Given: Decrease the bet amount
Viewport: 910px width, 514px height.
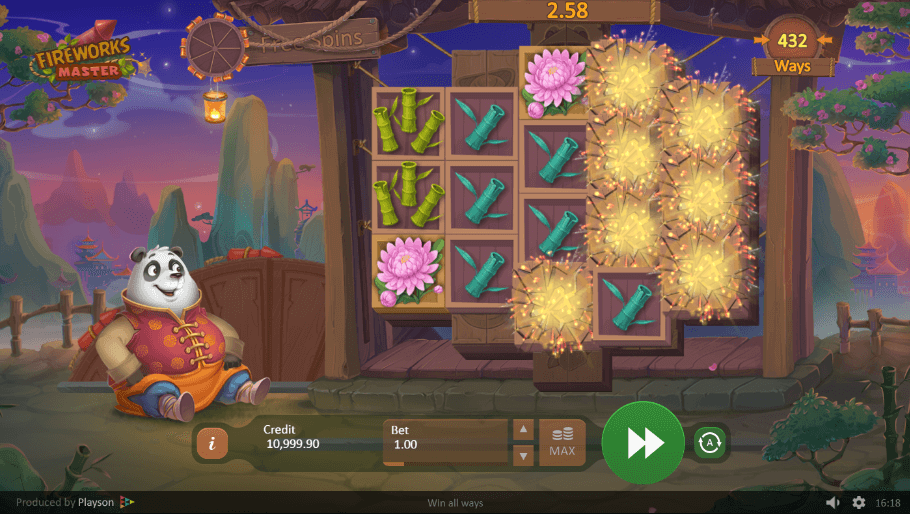Looking at the screenshot, I should [523, 455].
